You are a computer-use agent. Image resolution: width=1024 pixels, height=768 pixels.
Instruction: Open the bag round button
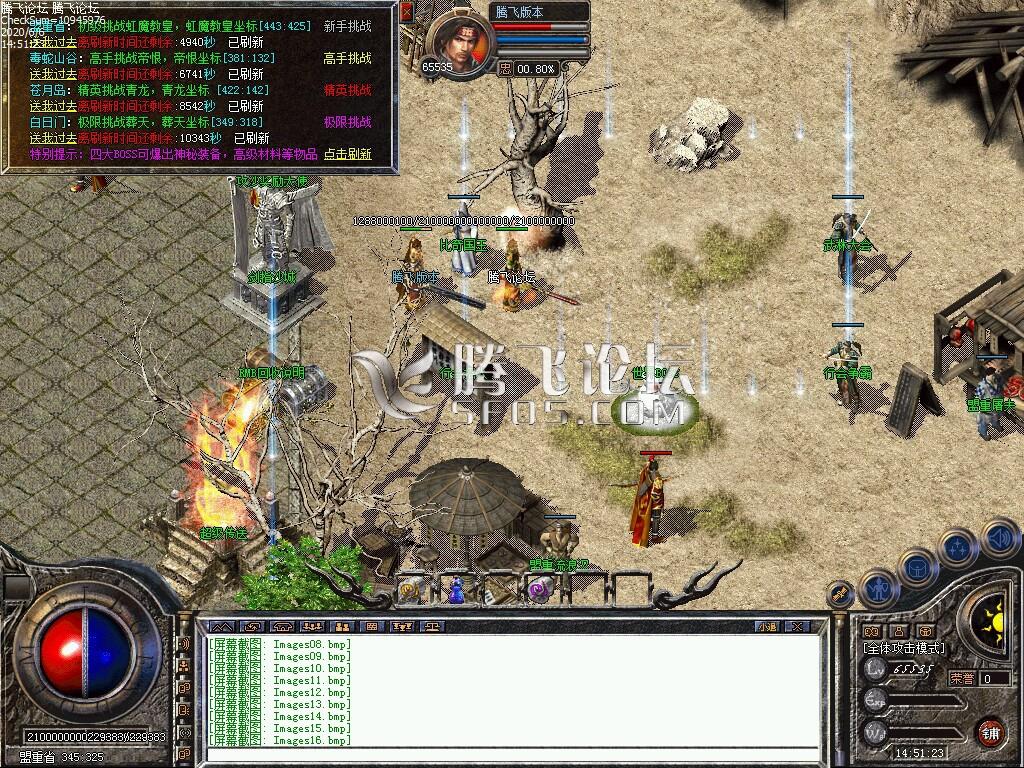click(x=918, y=567)
